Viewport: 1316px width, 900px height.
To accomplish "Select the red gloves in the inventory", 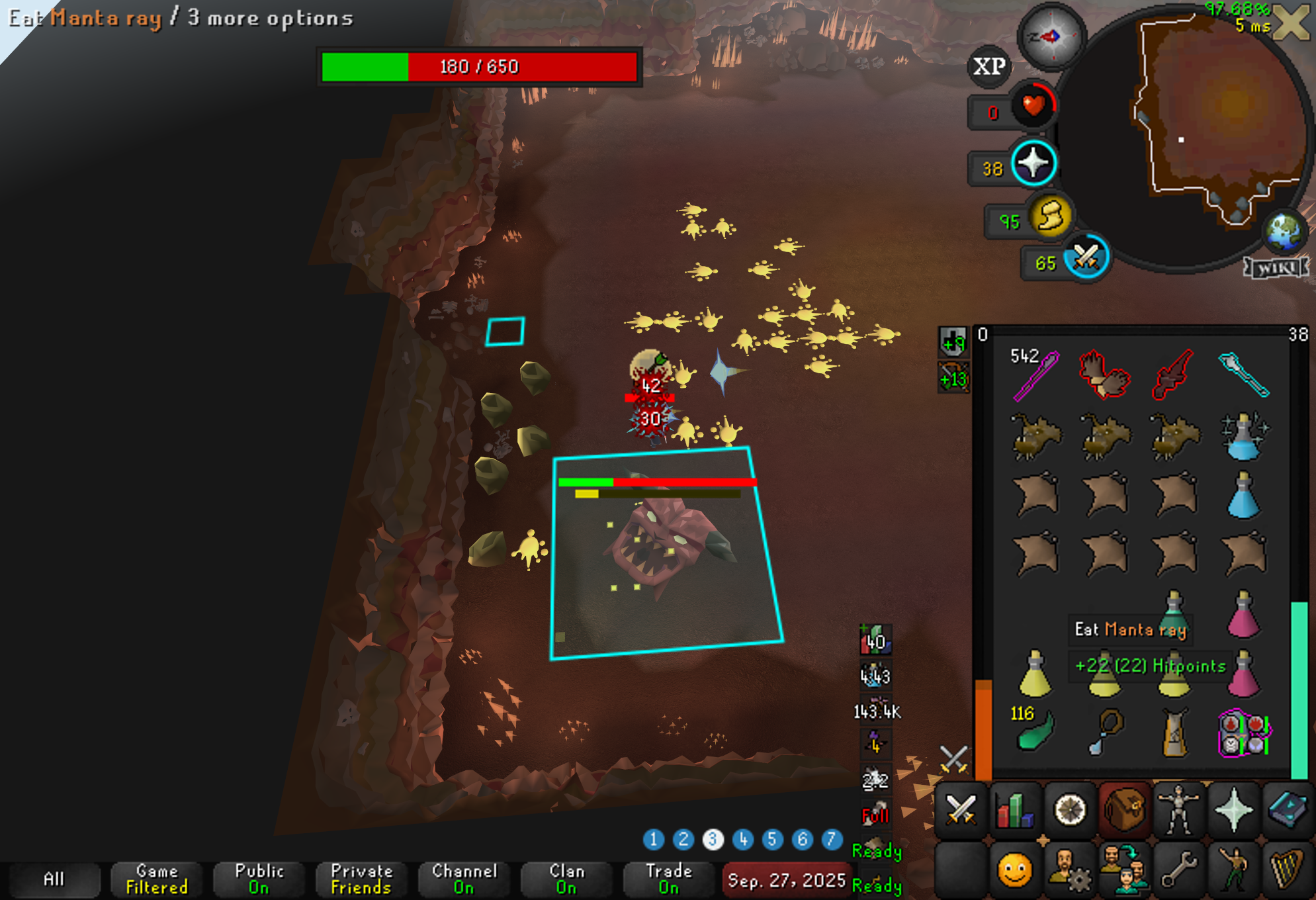I will pos(1104,375).
